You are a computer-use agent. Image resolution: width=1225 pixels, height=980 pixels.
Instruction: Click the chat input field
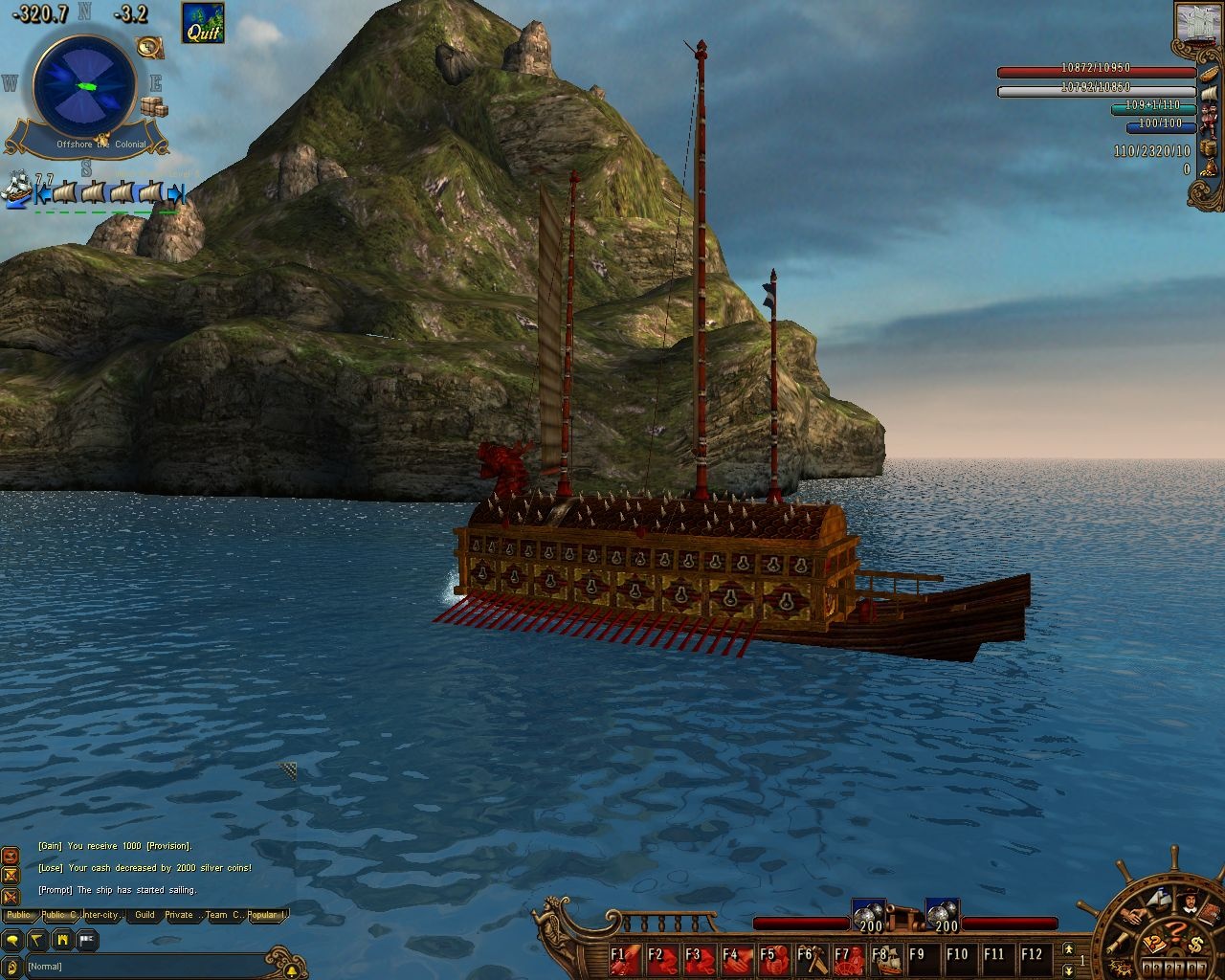click(144, 966)
